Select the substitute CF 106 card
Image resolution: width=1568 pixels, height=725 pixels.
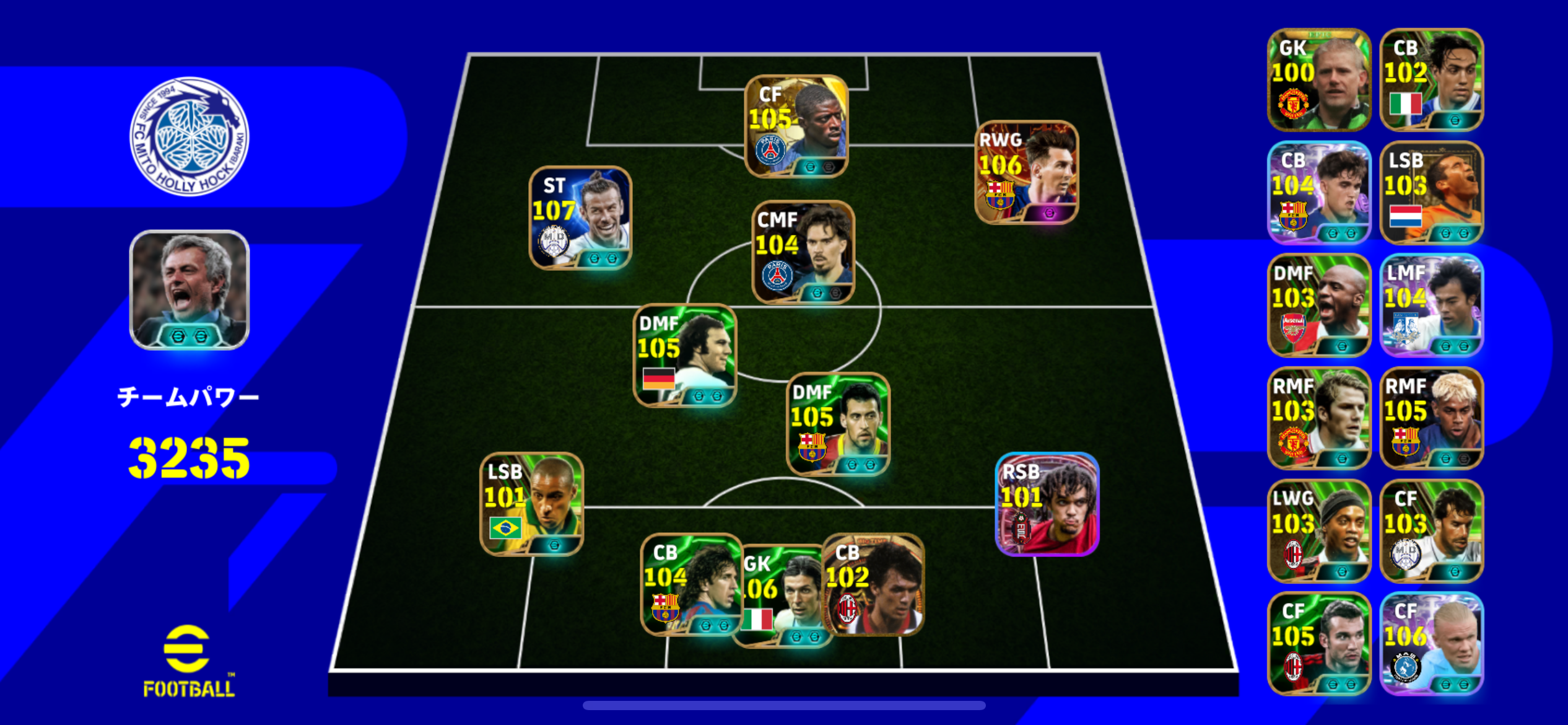point(1431,644)
